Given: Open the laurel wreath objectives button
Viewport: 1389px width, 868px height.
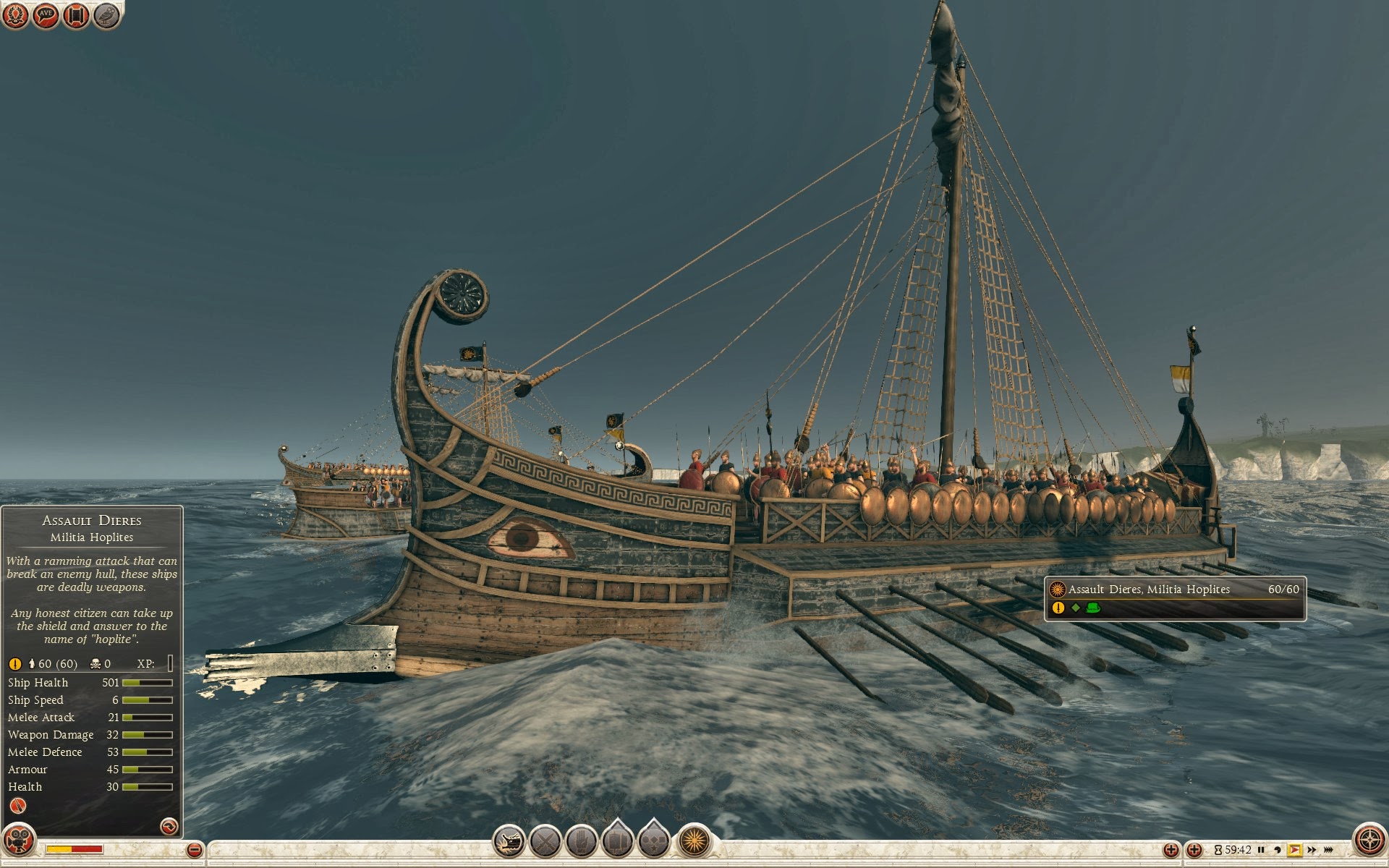Looking at the screenshot, I should tap(15, 15).
